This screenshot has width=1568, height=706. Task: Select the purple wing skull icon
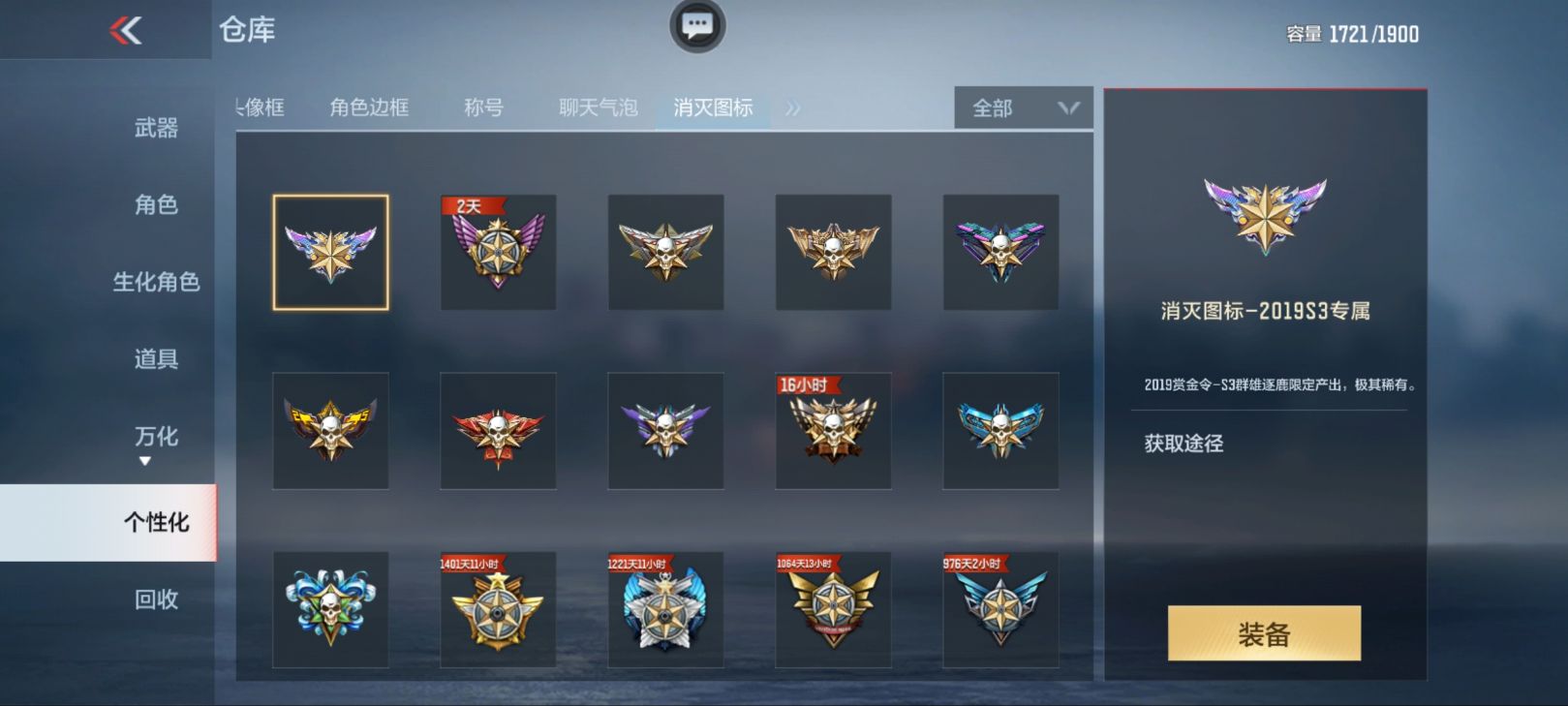(x=665, y=431)
